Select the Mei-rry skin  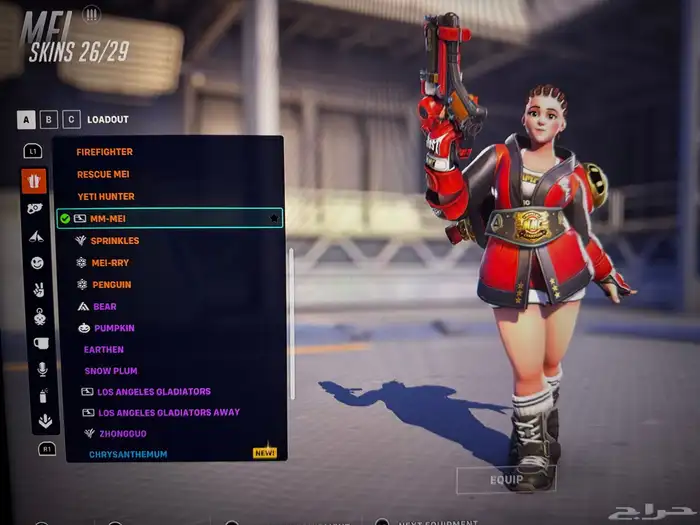109,263
